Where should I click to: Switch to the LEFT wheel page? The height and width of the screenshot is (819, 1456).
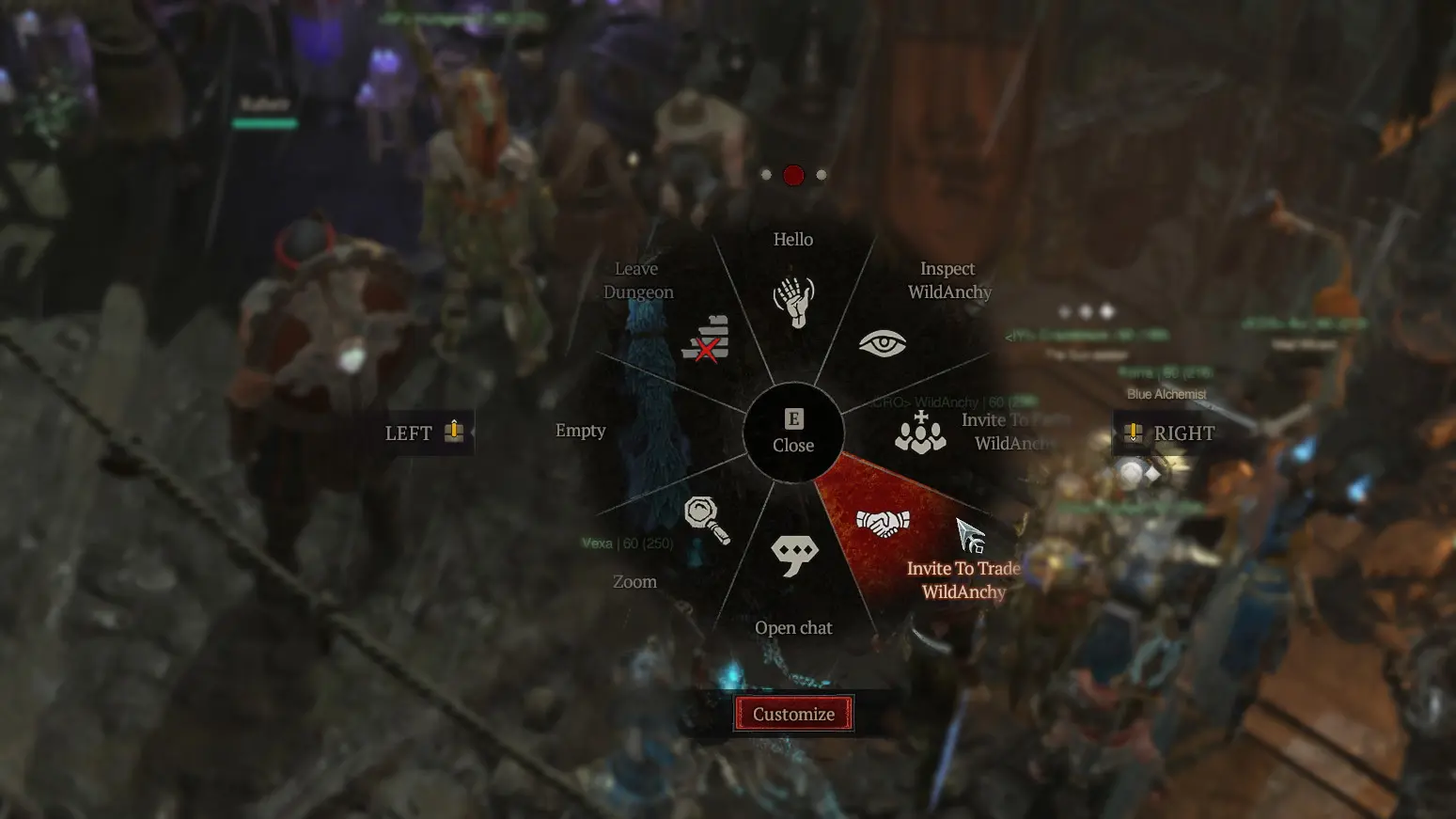[425, 433]
